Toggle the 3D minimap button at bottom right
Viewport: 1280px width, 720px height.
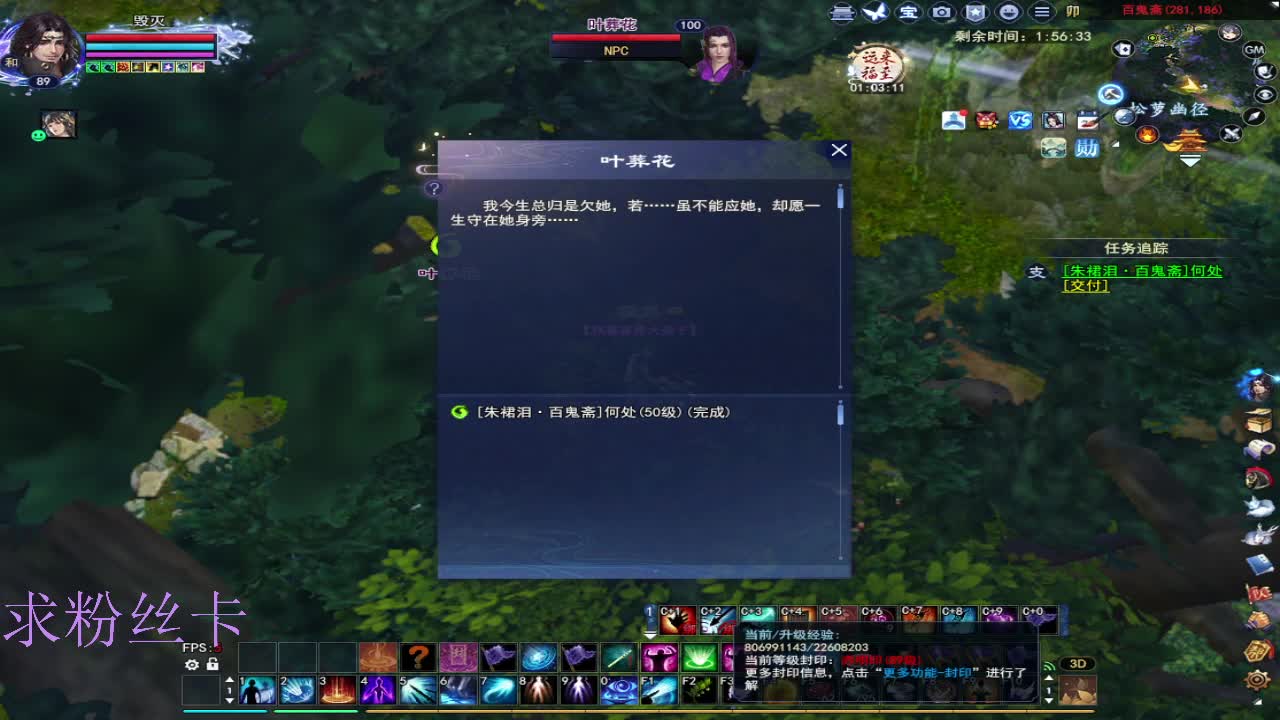pyautogui.click(x=1077, y=663)
